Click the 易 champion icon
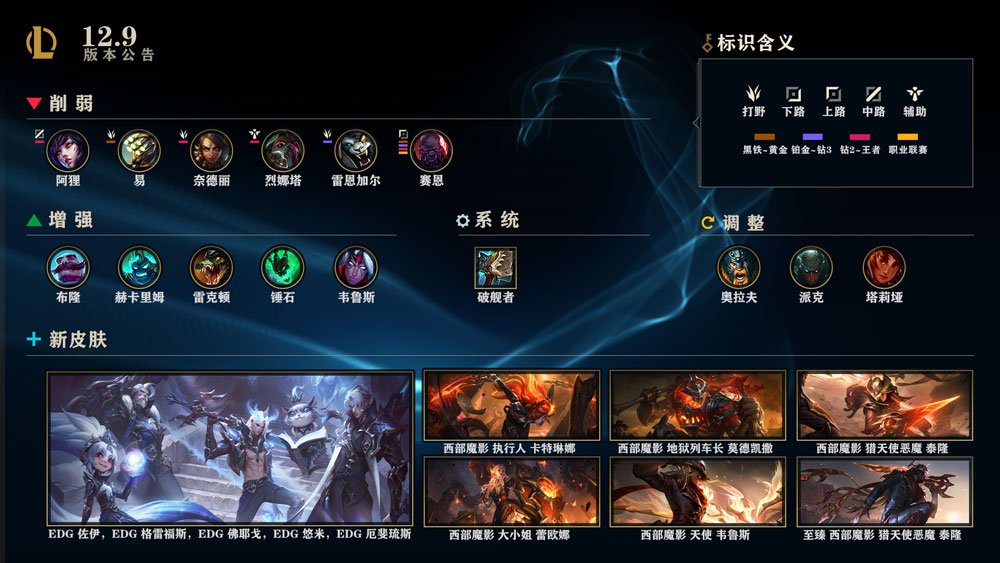Screen dimensions: 1000x563 click(x=139, y=151)
